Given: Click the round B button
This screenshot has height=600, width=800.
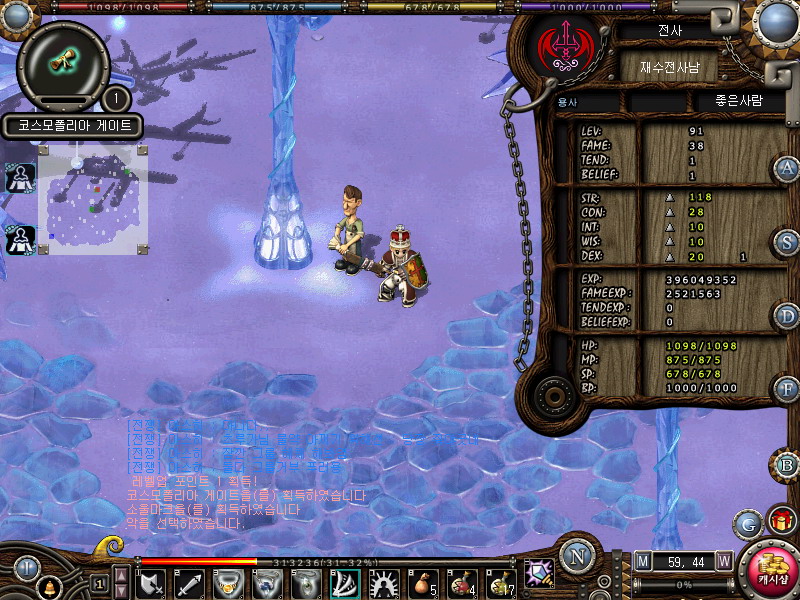Looking at the screenshot, I should click(788, 465).
